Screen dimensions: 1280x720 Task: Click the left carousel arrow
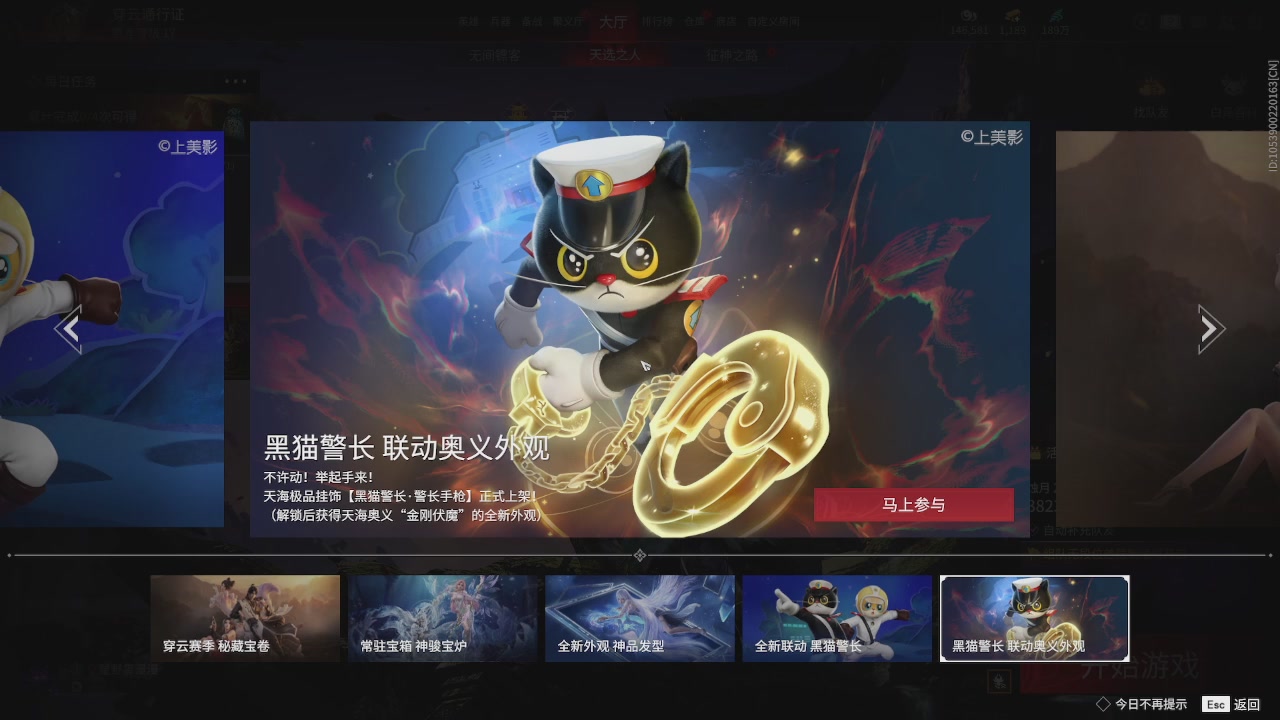tap(70, 328)
